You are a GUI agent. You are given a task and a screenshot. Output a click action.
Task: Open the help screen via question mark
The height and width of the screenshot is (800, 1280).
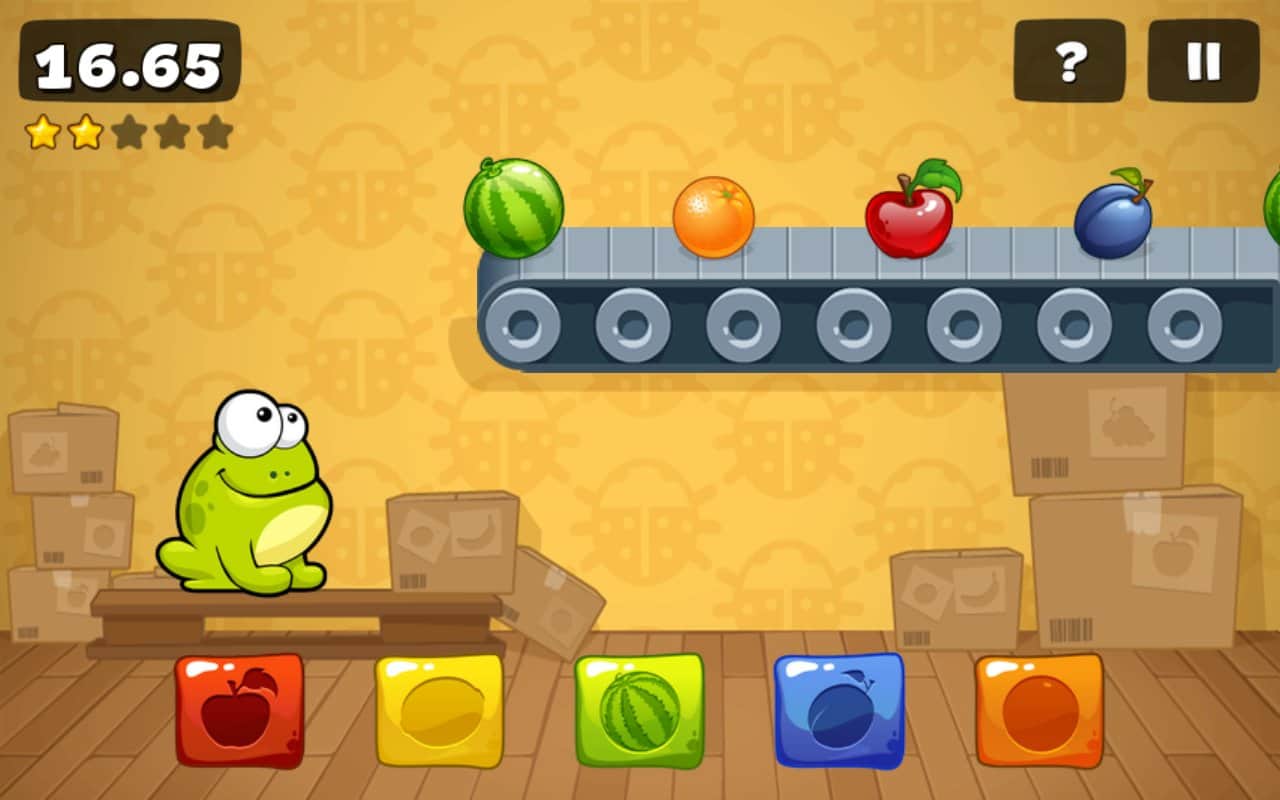1069,60
